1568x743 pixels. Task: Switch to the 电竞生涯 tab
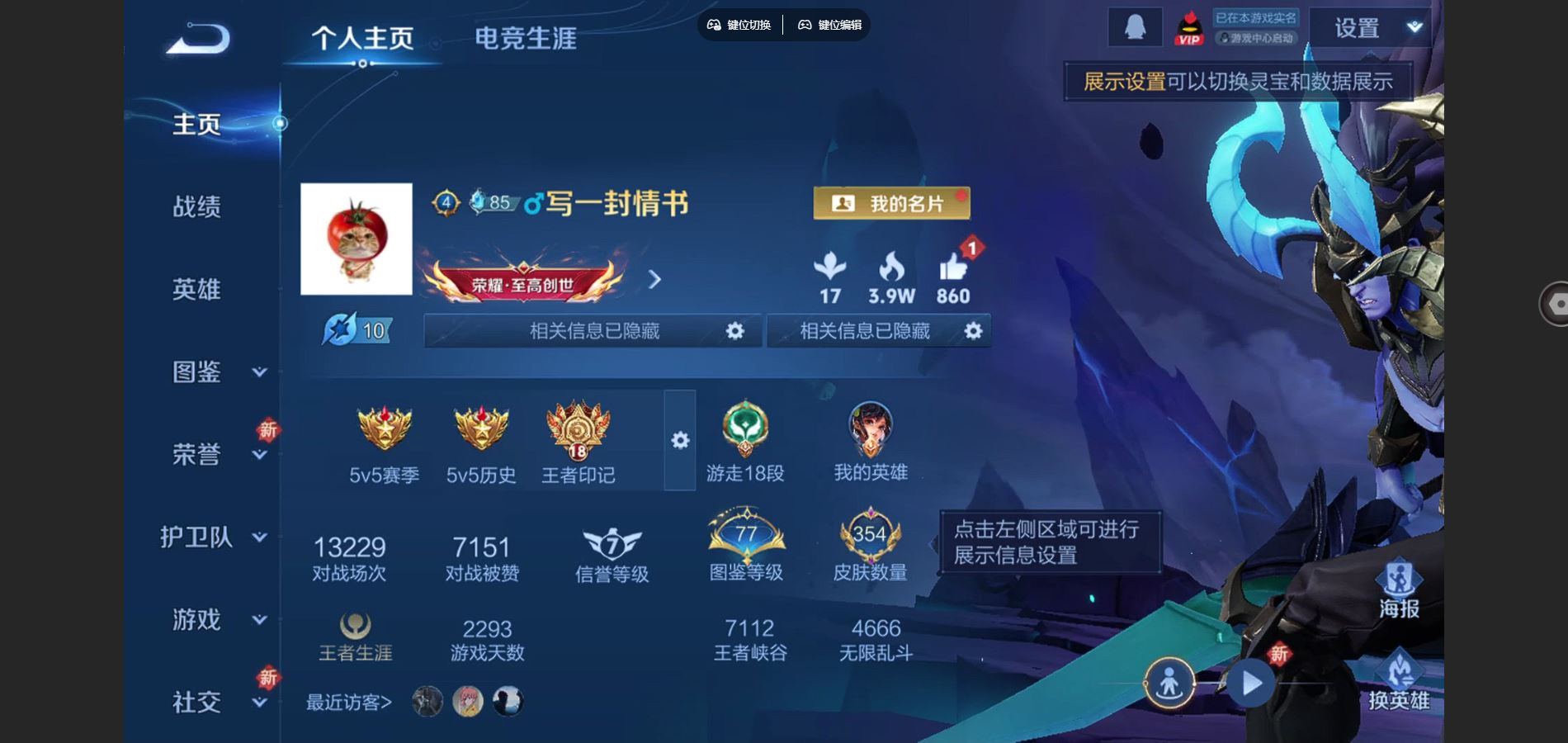pyautogui.click(x=526, y=38)
